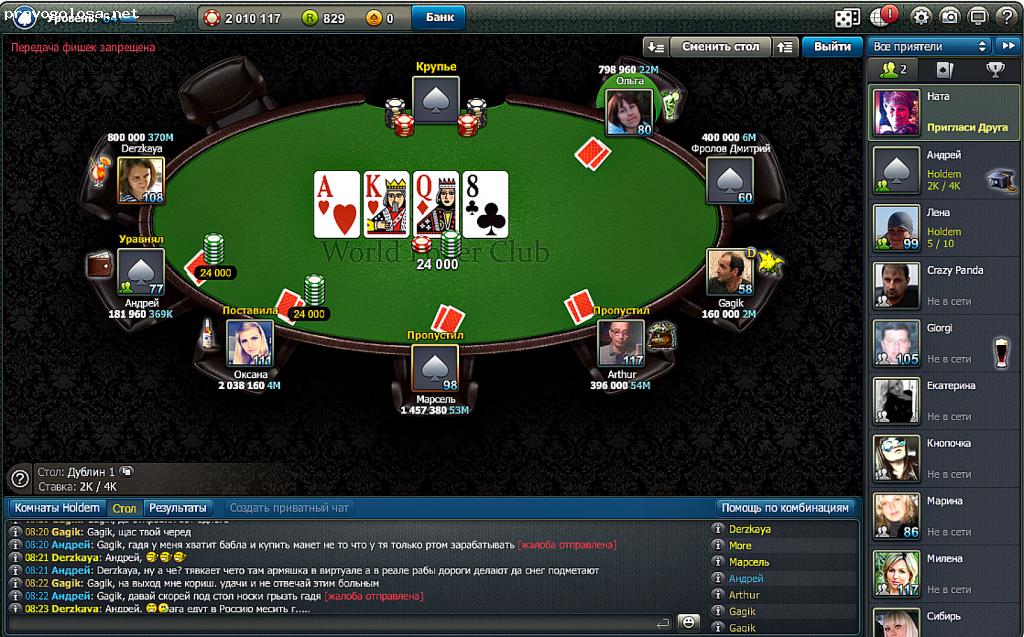Open the dice icon in the top bar
The width and height of the screenshot is (1024, 637).
tap(847, 17)
